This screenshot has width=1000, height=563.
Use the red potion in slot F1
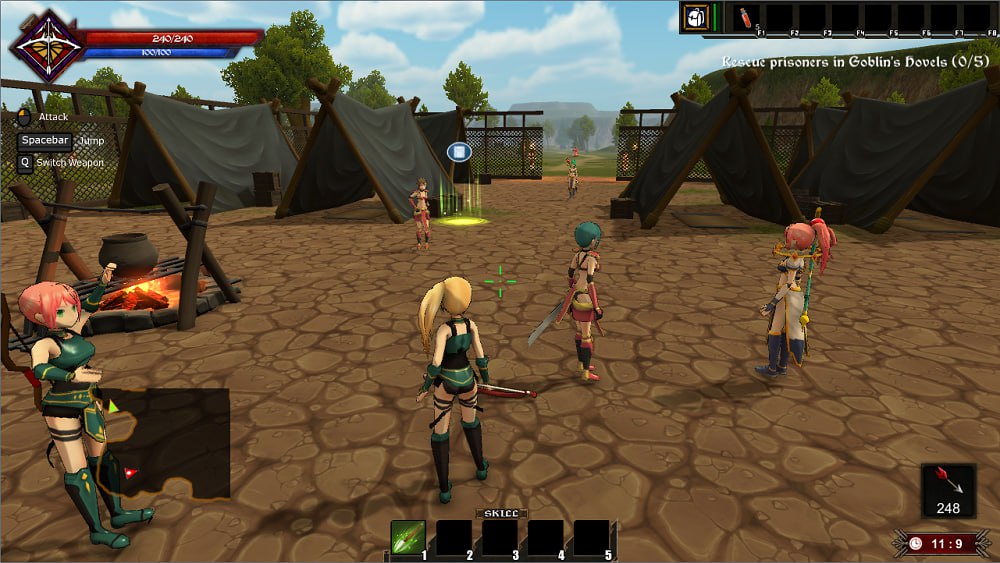pos(746,18)
